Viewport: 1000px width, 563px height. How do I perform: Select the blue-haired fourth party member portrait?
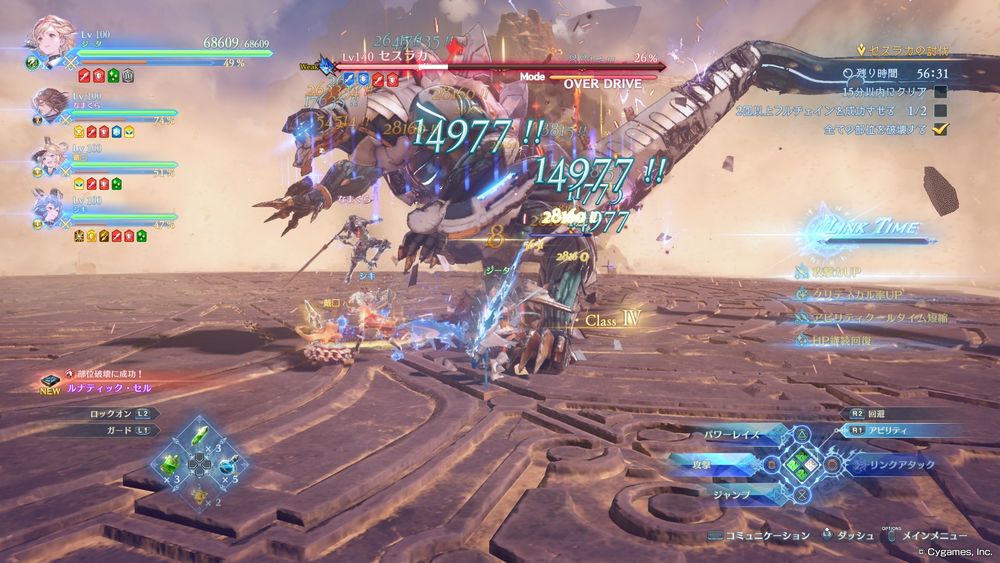tap(48, 212)
